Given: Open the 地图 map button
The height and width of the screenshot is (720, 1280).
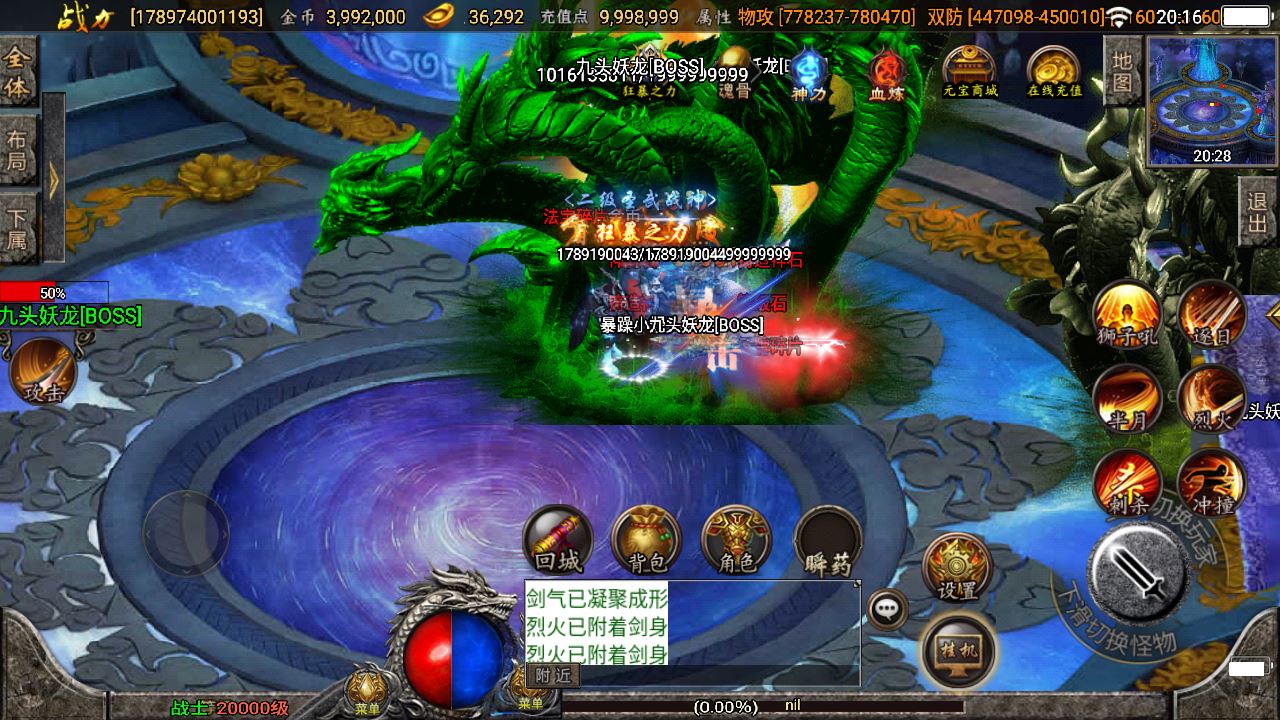Looking at the screenshot, I should pyautogui.click(x=1123, y=72).
